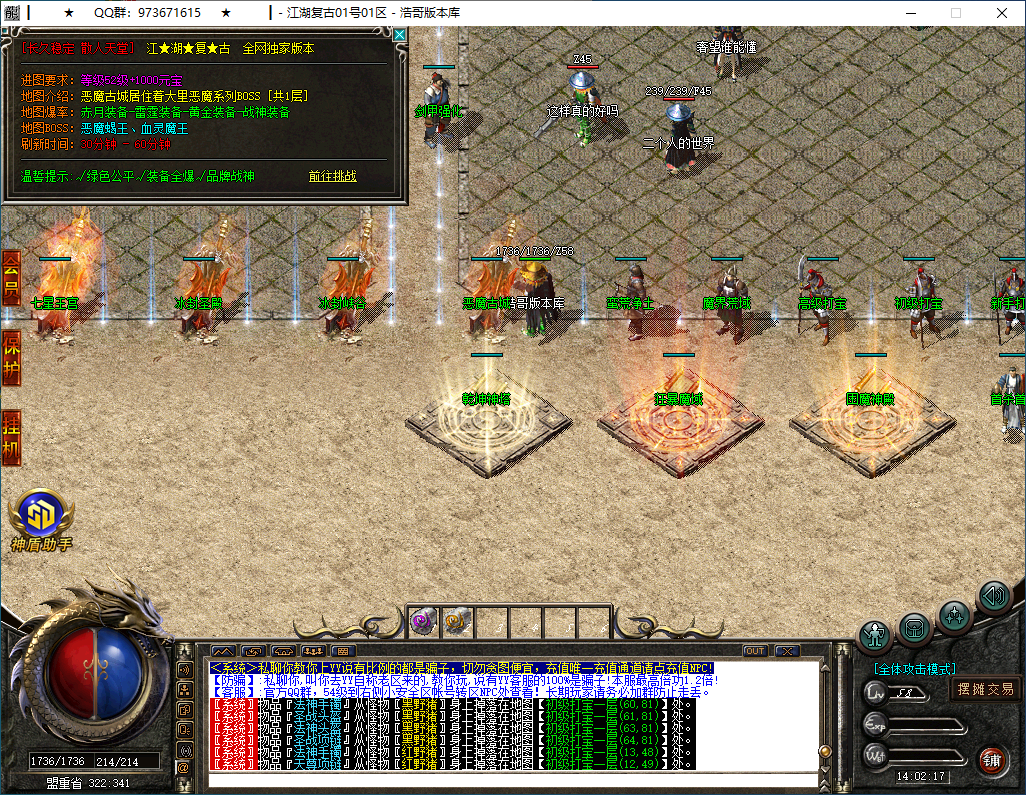
Task: Toggle the 挂机 auto-play button
Action: (11, 437)
